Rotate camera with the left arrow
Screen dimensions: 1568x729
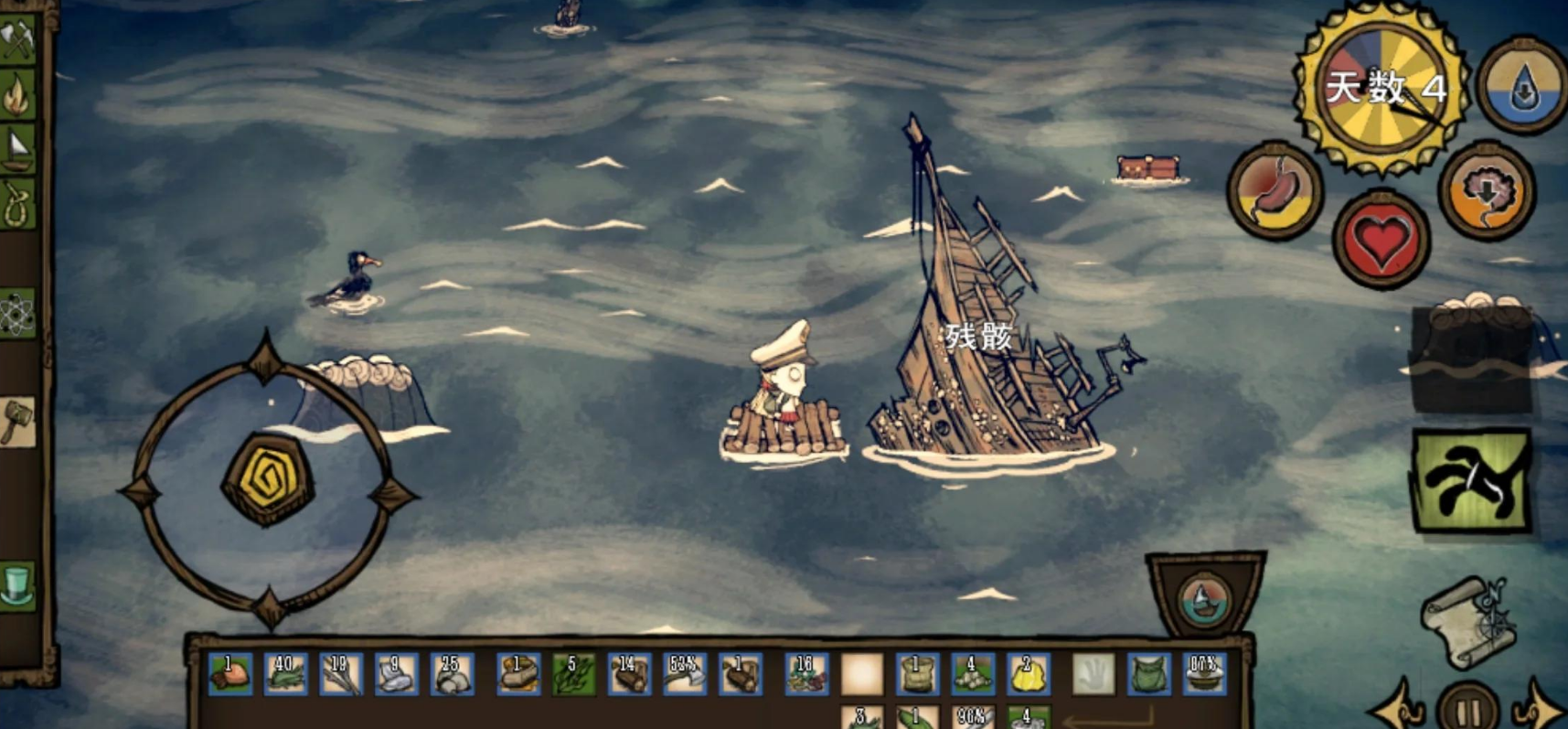1396,709
